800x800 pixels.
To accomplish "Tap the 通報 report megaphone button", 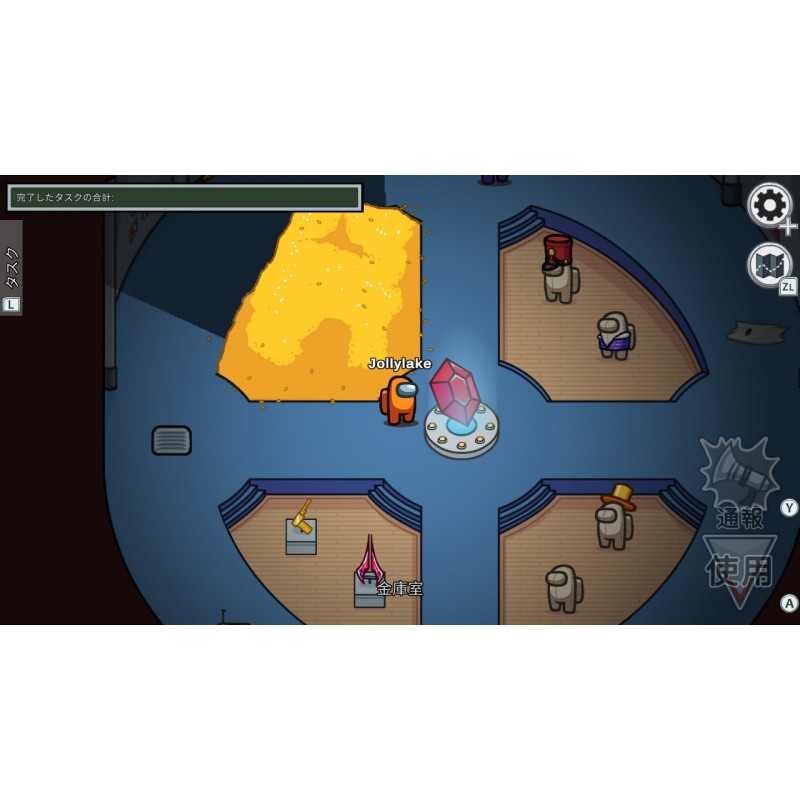I will [x=739, y=482].
